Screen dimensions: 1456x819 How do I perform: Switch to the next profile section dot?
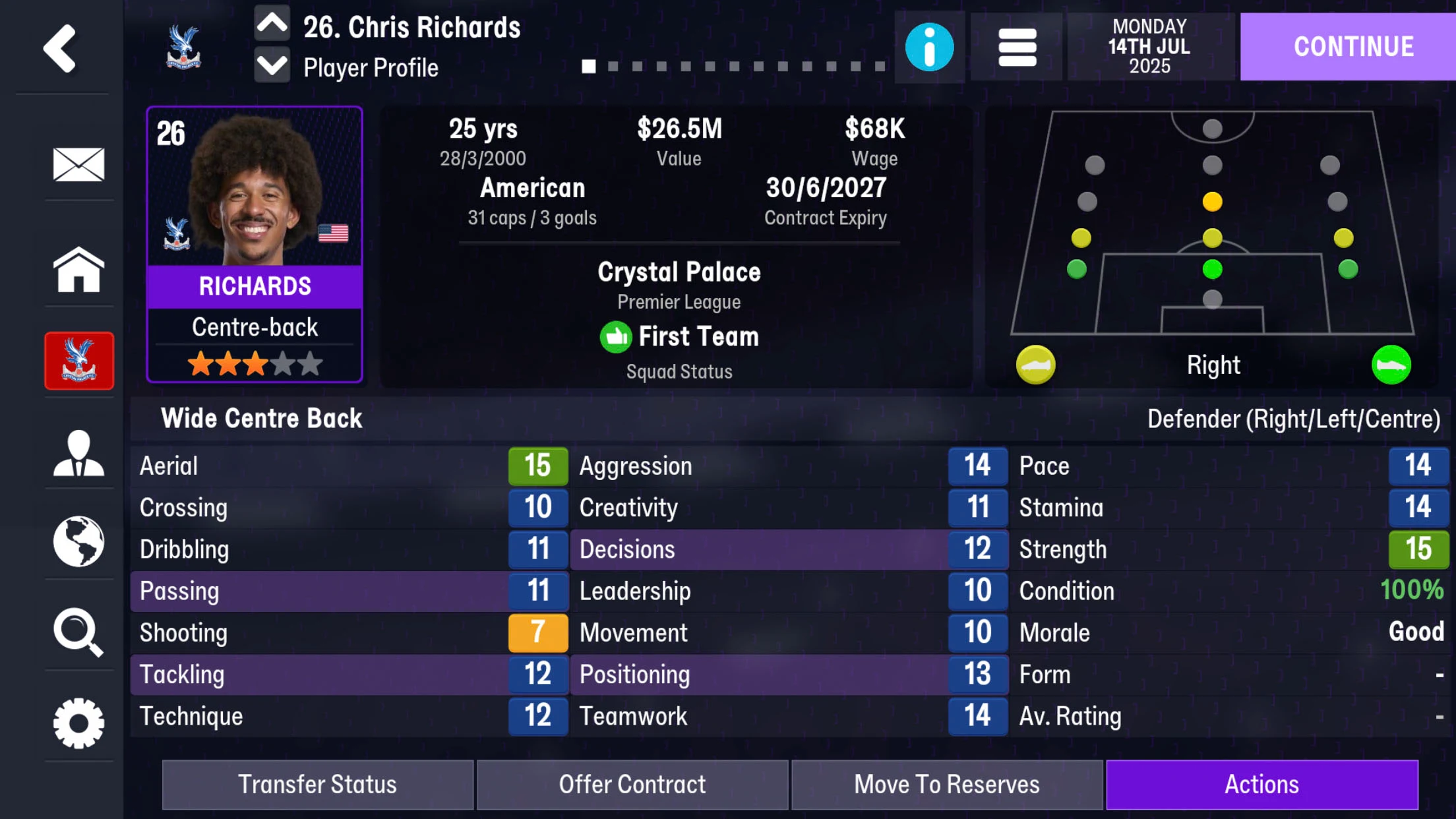[x=614, y=67]
